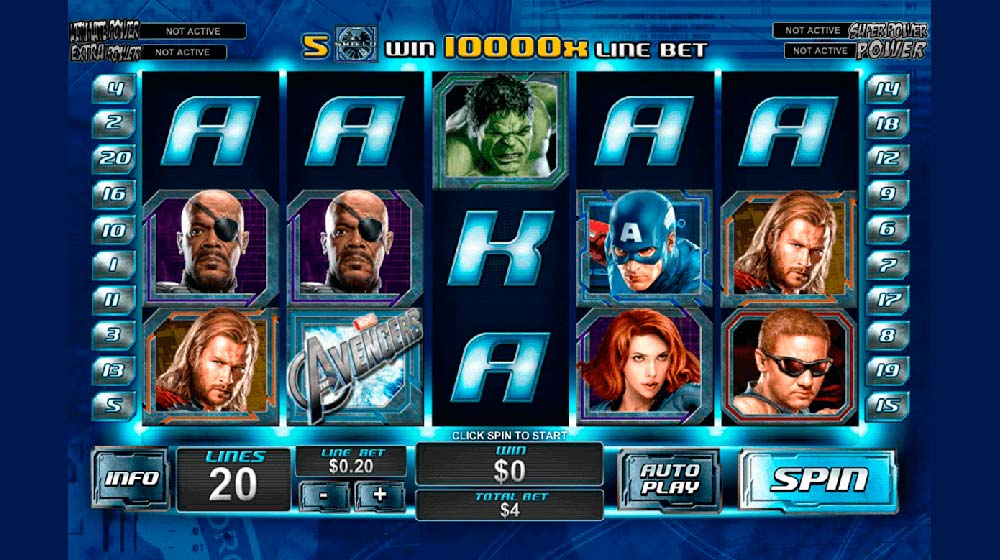This screenshot has width=1000, height=560.
Task: Select payline number 20 marker
Action: click(x=115, y=158)
